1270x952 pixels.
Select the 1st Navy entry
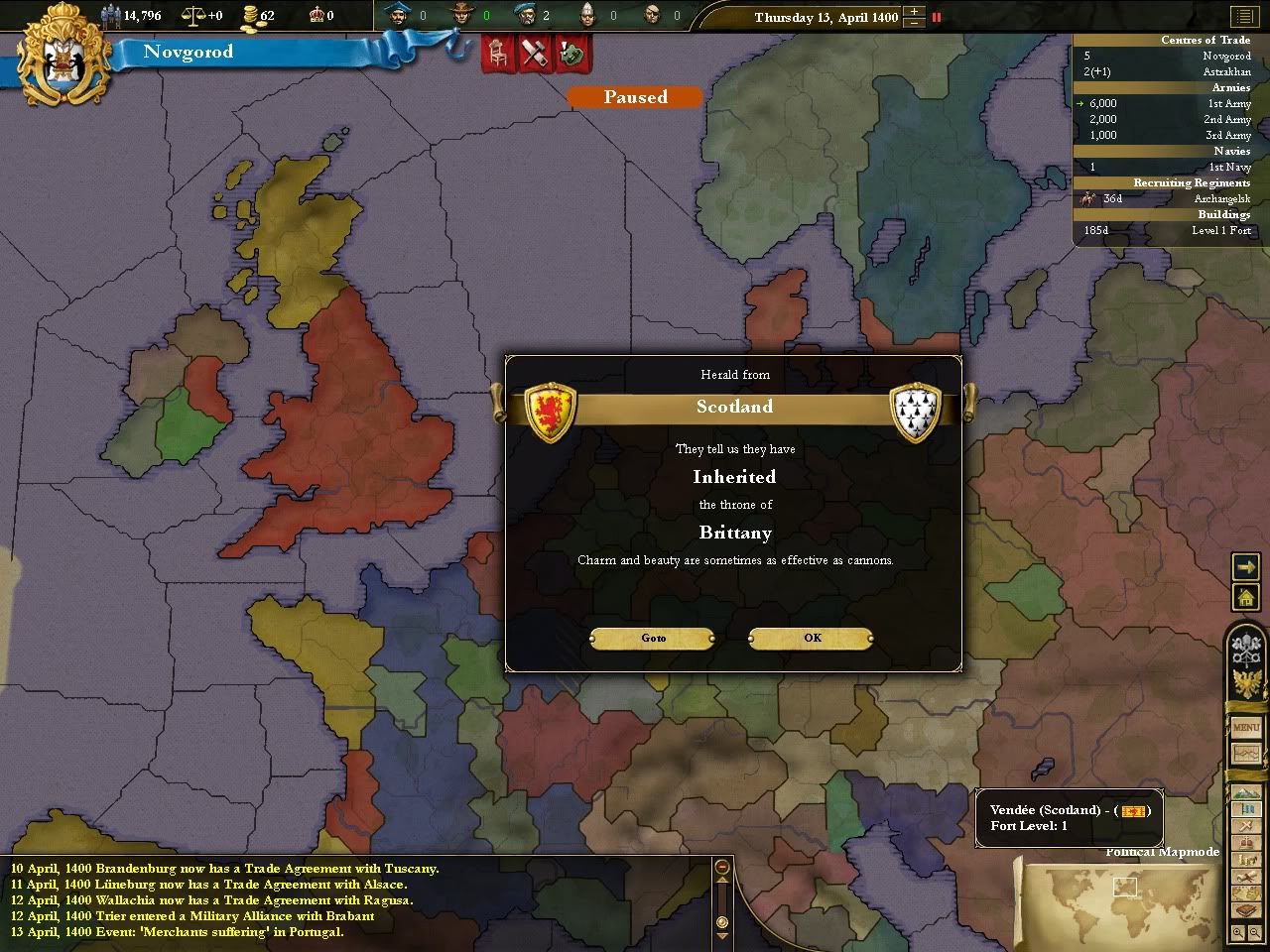(1228, 167)
